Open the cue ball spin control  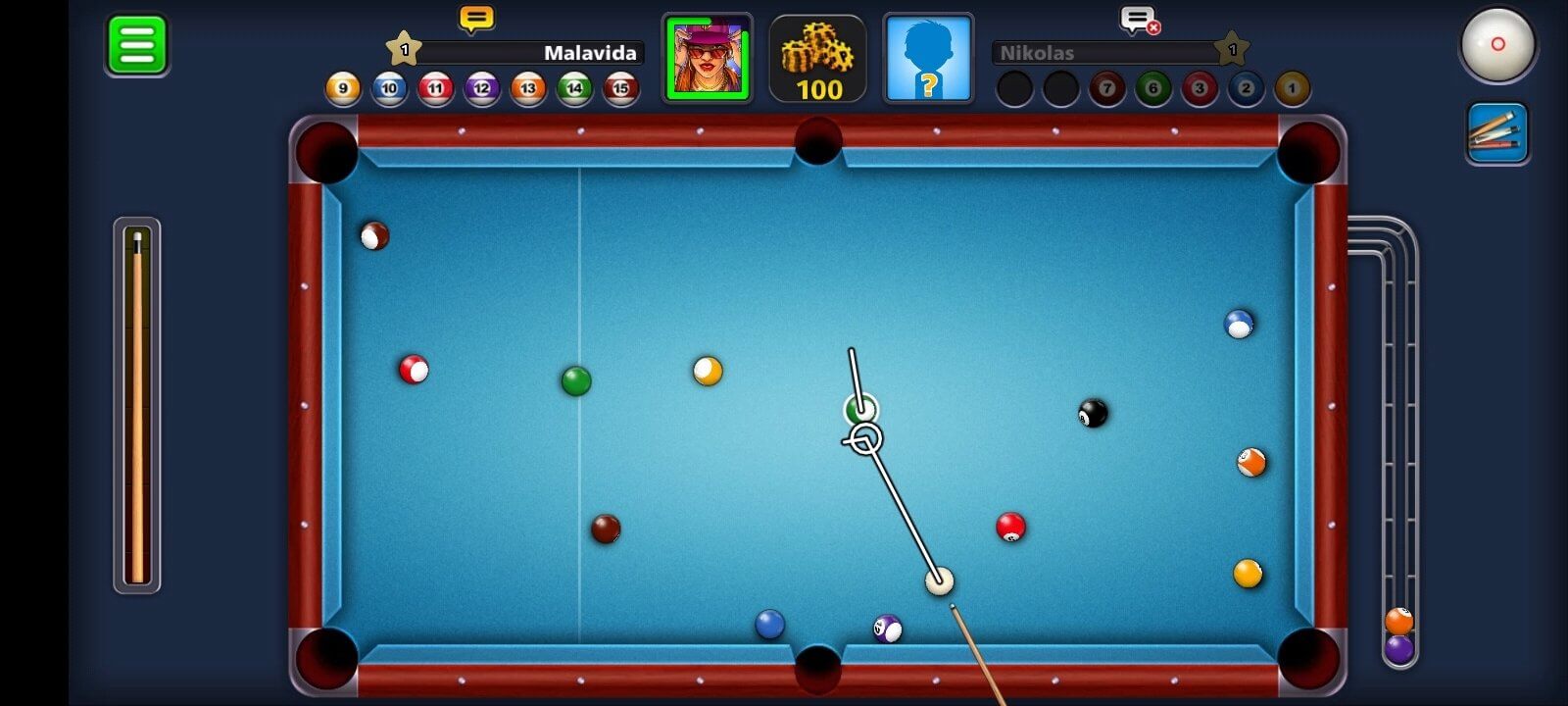tap(1497, 44)
